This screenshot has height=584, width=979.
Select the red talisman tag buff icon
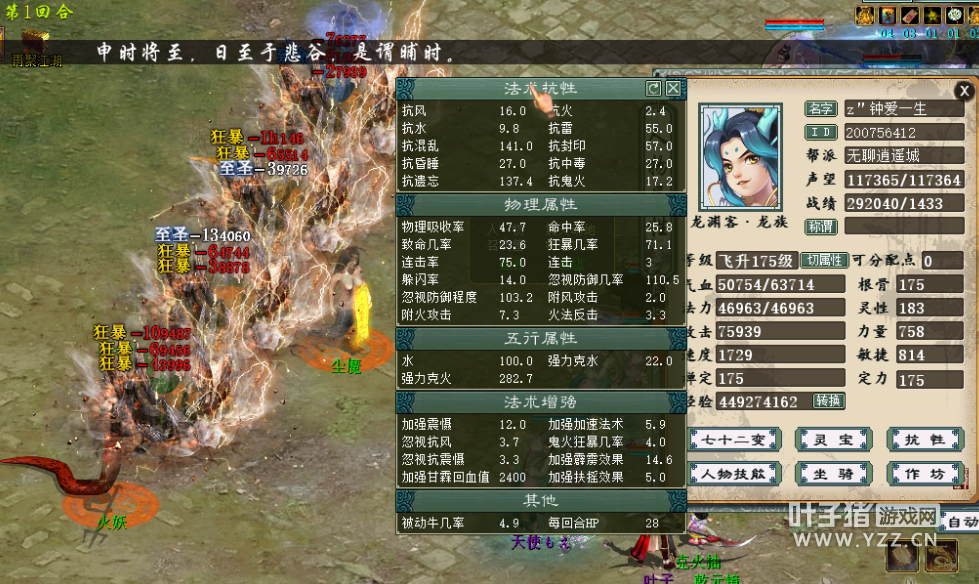(x=909, y=16)
